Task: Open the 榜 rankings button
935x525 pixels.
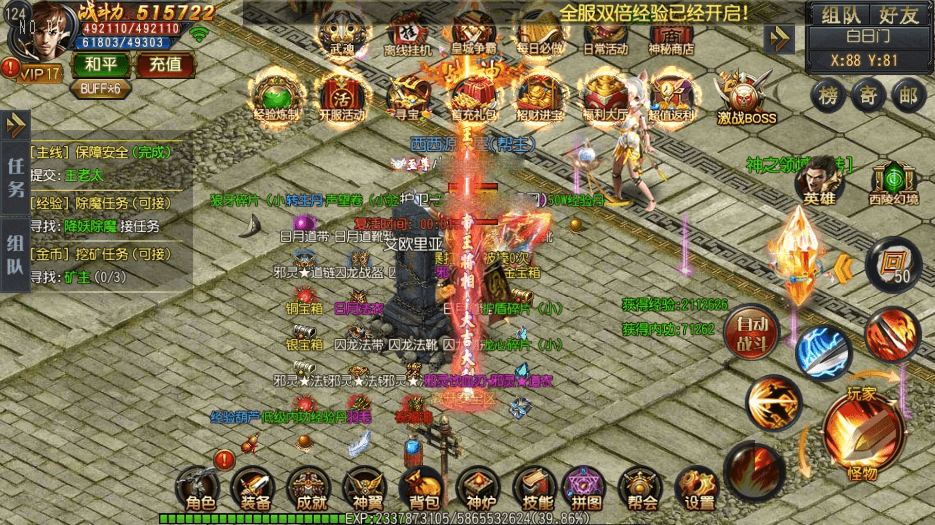Action: [828, 96]
